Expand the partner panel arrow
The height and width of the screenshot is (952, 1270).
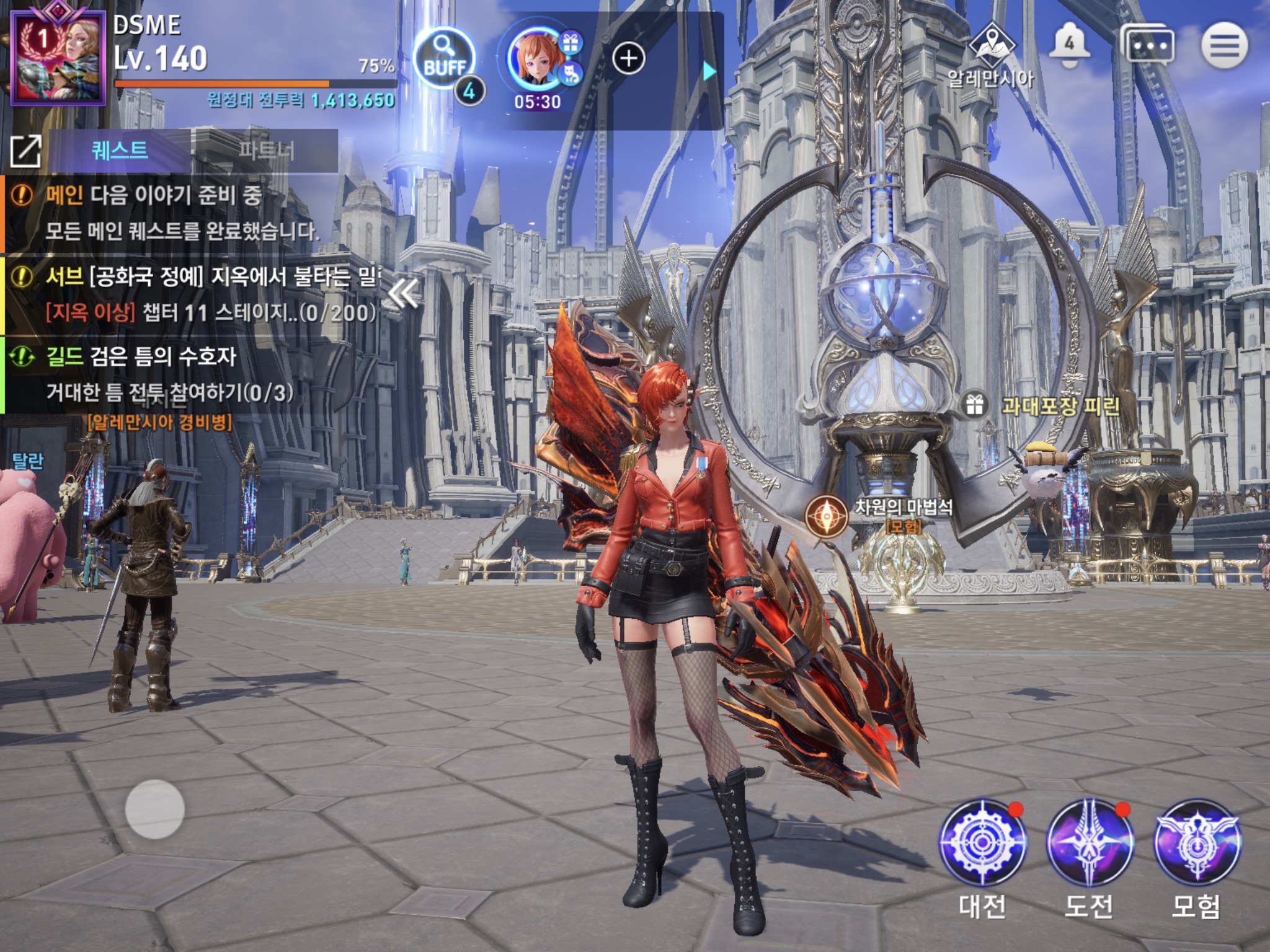(709, 71)
